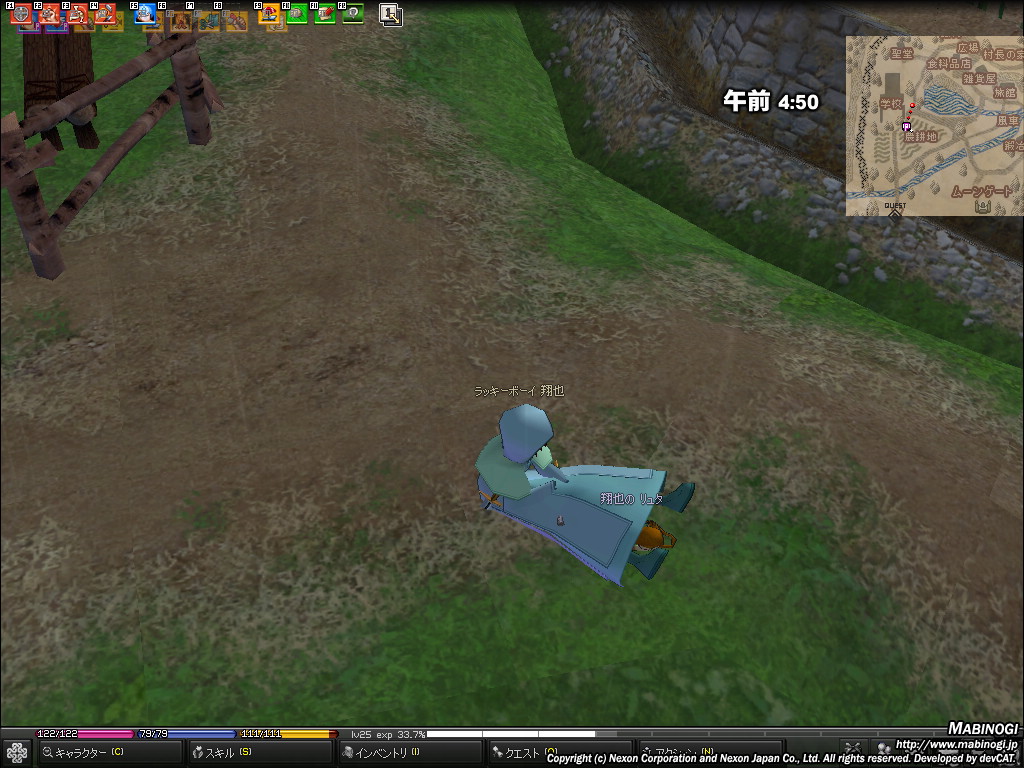Use the F12 green hotkey icon

click(x=353, y=14)
